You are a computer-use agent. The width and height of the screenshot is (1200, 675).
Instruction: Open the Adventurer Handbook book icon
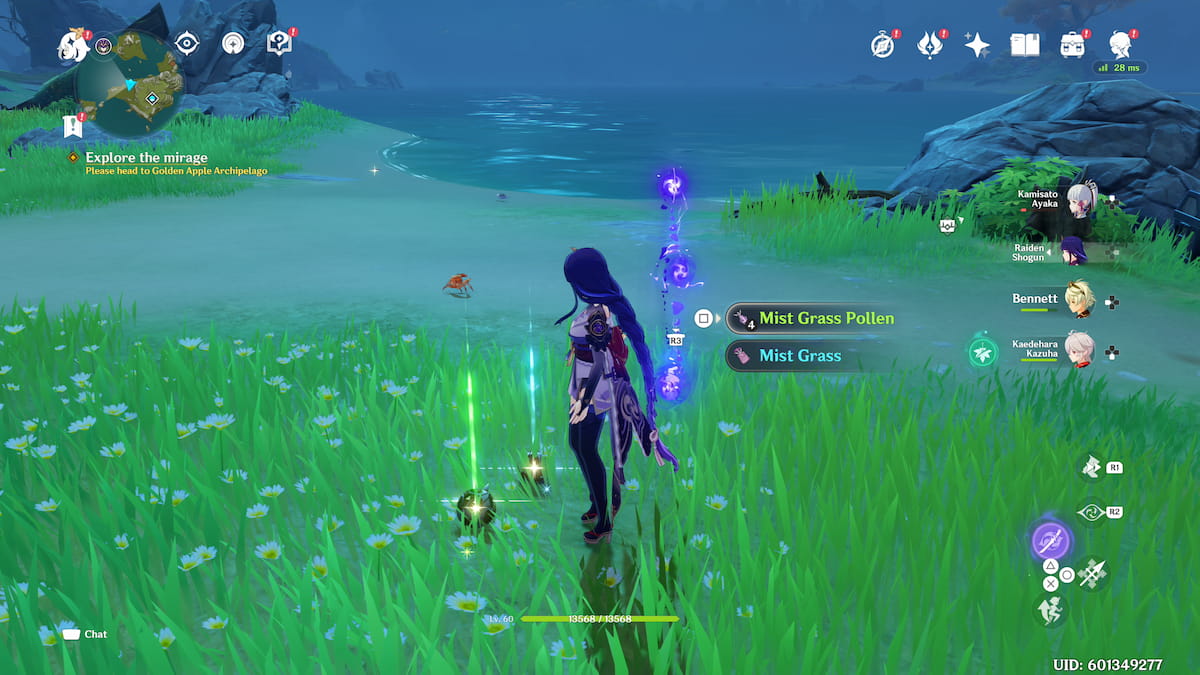point(1025,45)
